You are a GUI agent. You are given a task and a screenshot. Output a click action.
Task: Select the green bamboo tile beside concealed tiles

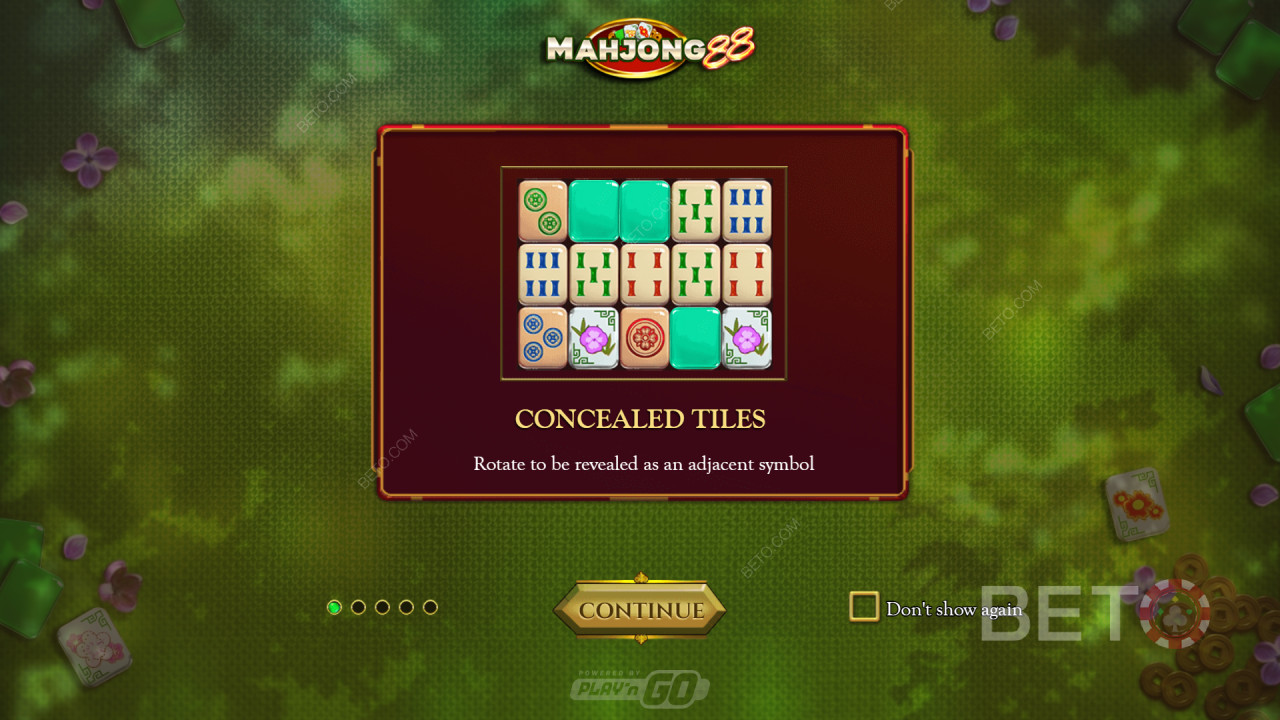(x=697, y=210)
